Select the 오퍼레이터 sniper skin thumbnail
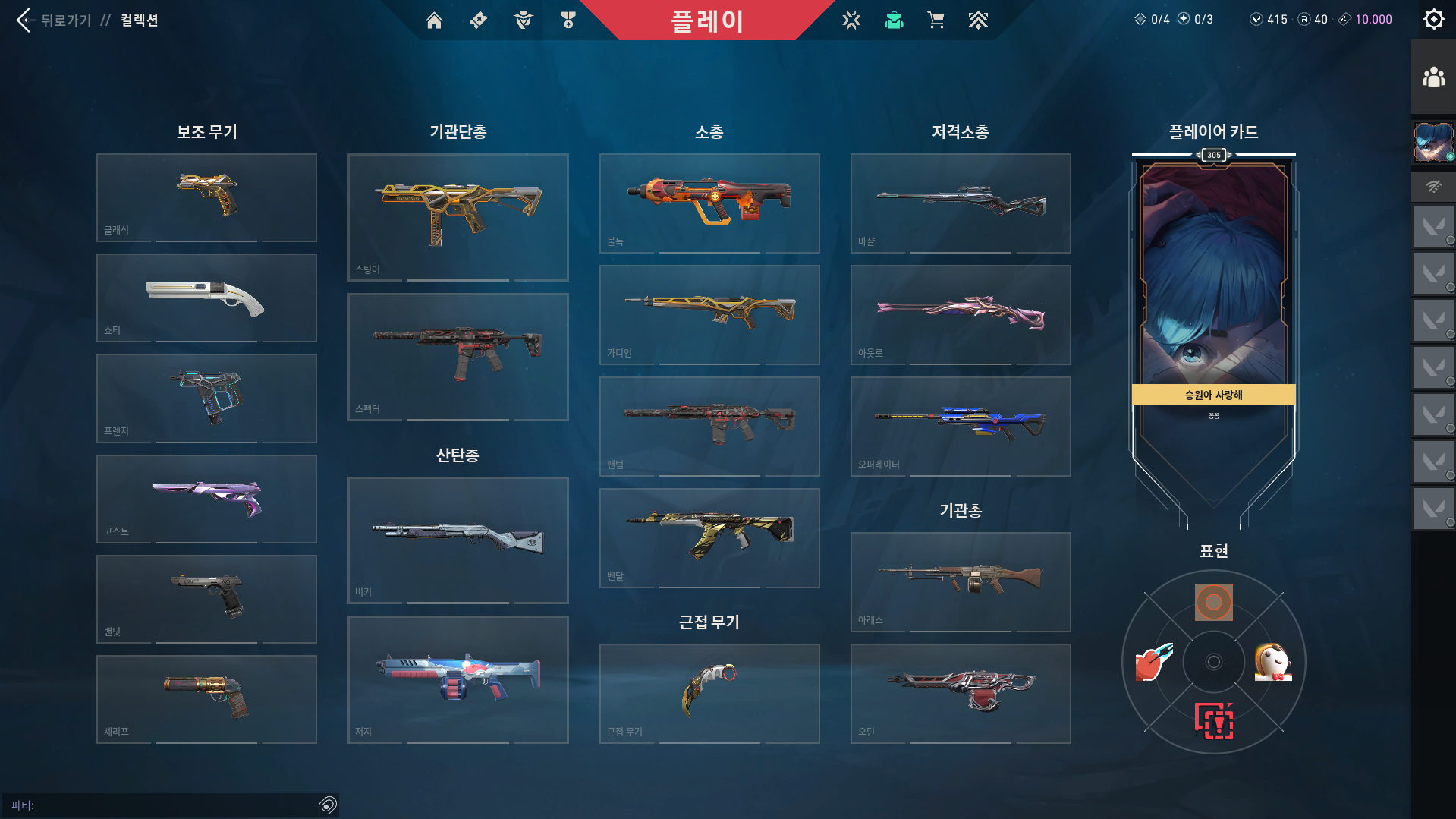This screenshot has height=819, width=1456. (960, 427)
